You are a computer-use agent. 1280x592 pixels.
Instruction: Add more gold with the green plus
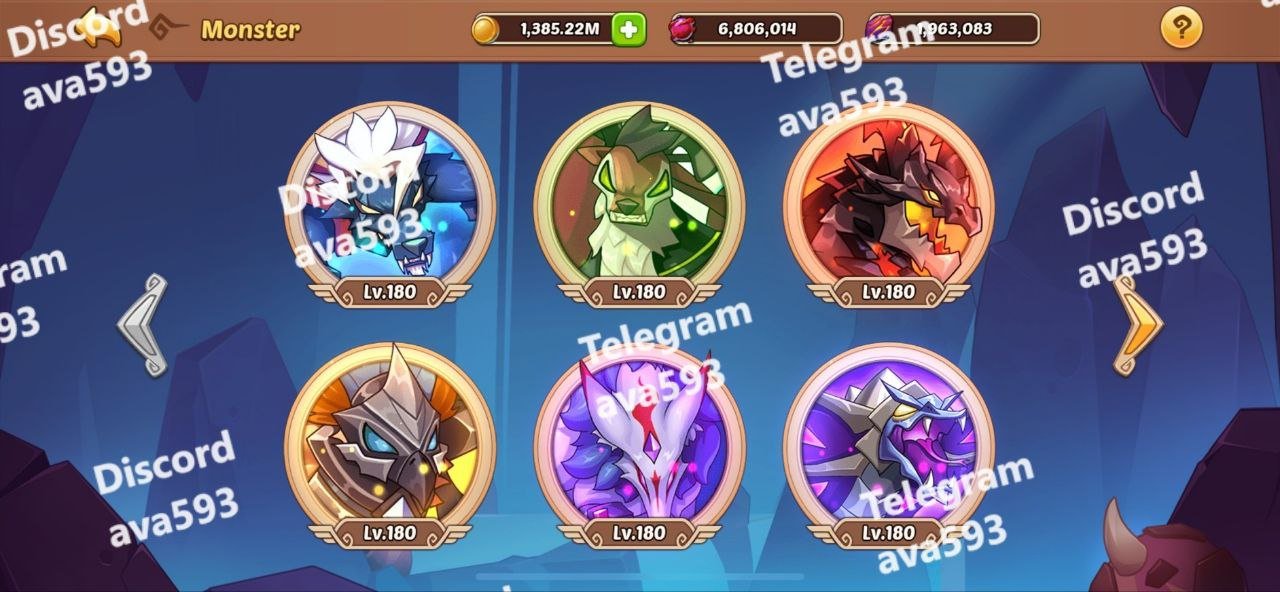pos(628,29)
